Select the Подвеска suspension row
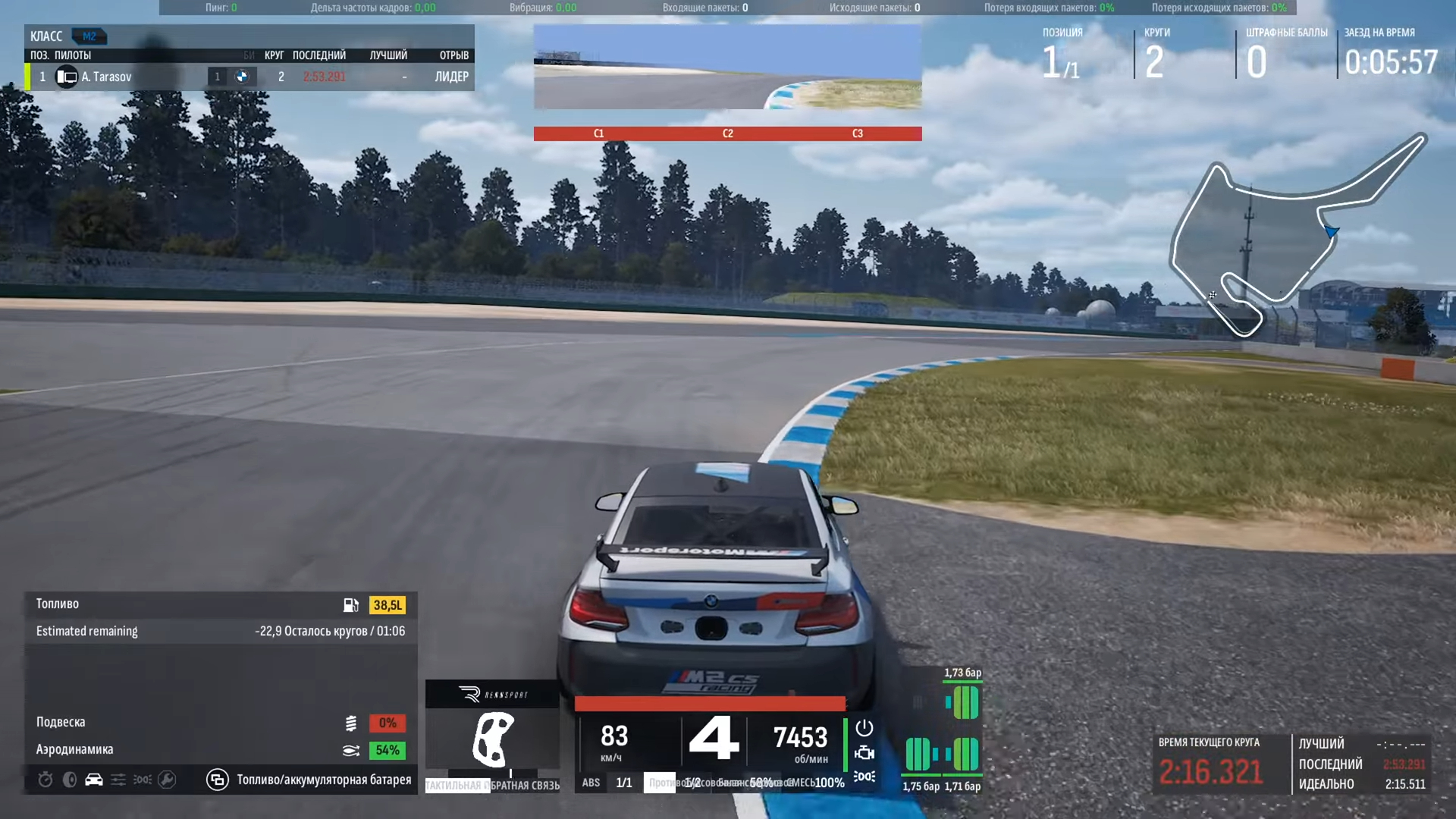Image resolution: width=1456 pixels, height=819 pixels. [x=220, y=723]
